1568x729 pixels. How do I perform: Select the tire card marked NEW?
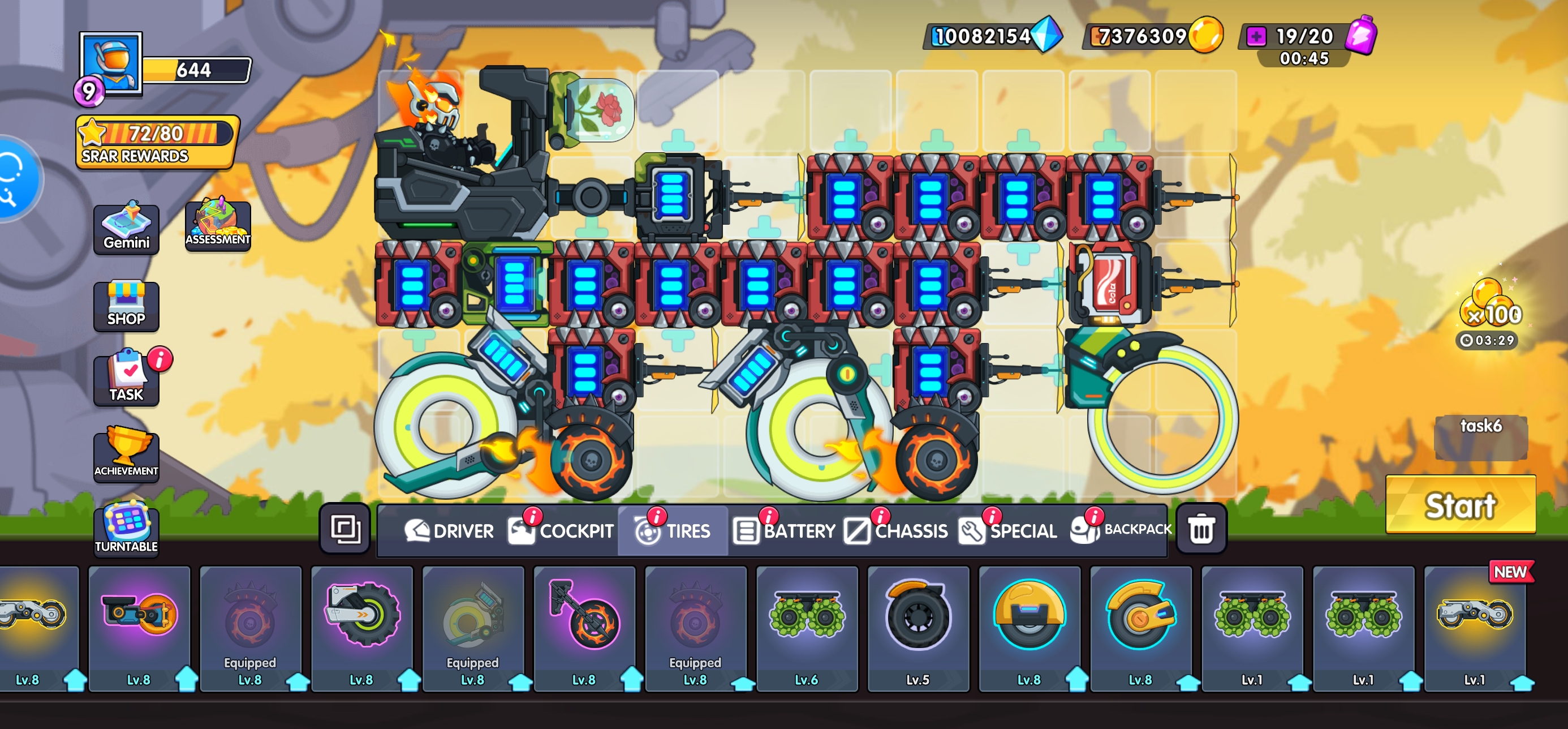tap(1474, 627)
